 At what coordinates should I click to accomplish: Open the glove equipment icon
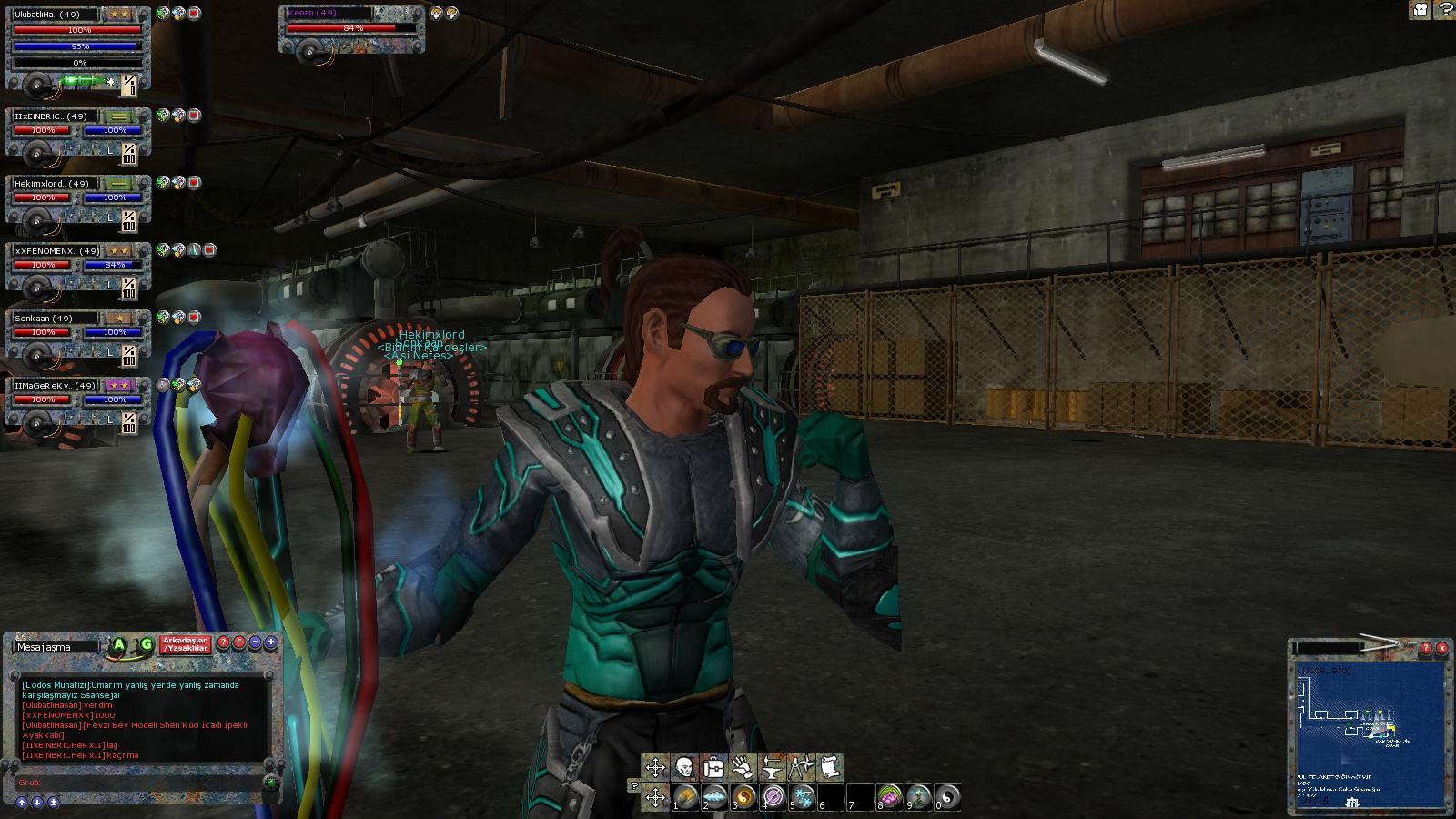tap(743, 767)
